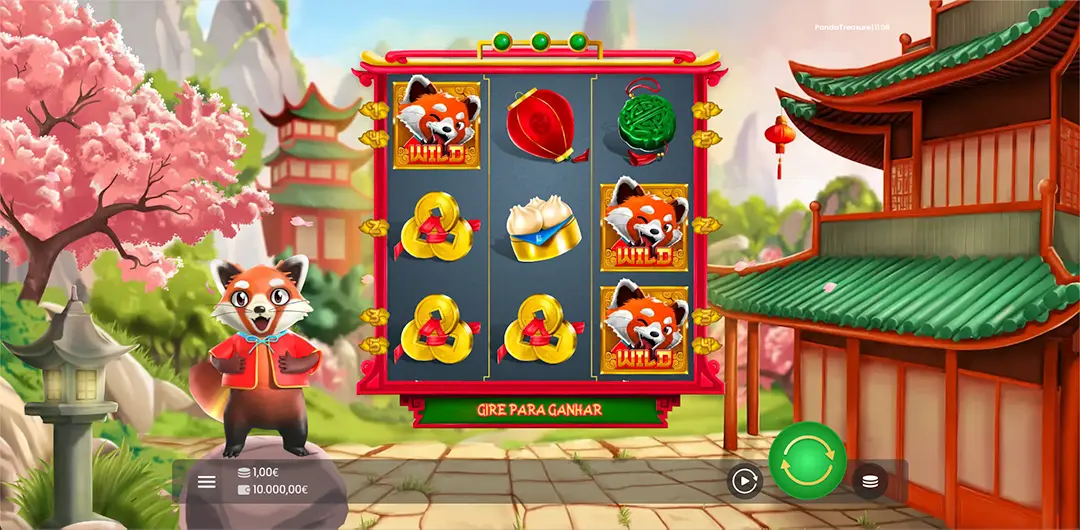
Task: Open the hamburger menu
Action: click(207, 482)
